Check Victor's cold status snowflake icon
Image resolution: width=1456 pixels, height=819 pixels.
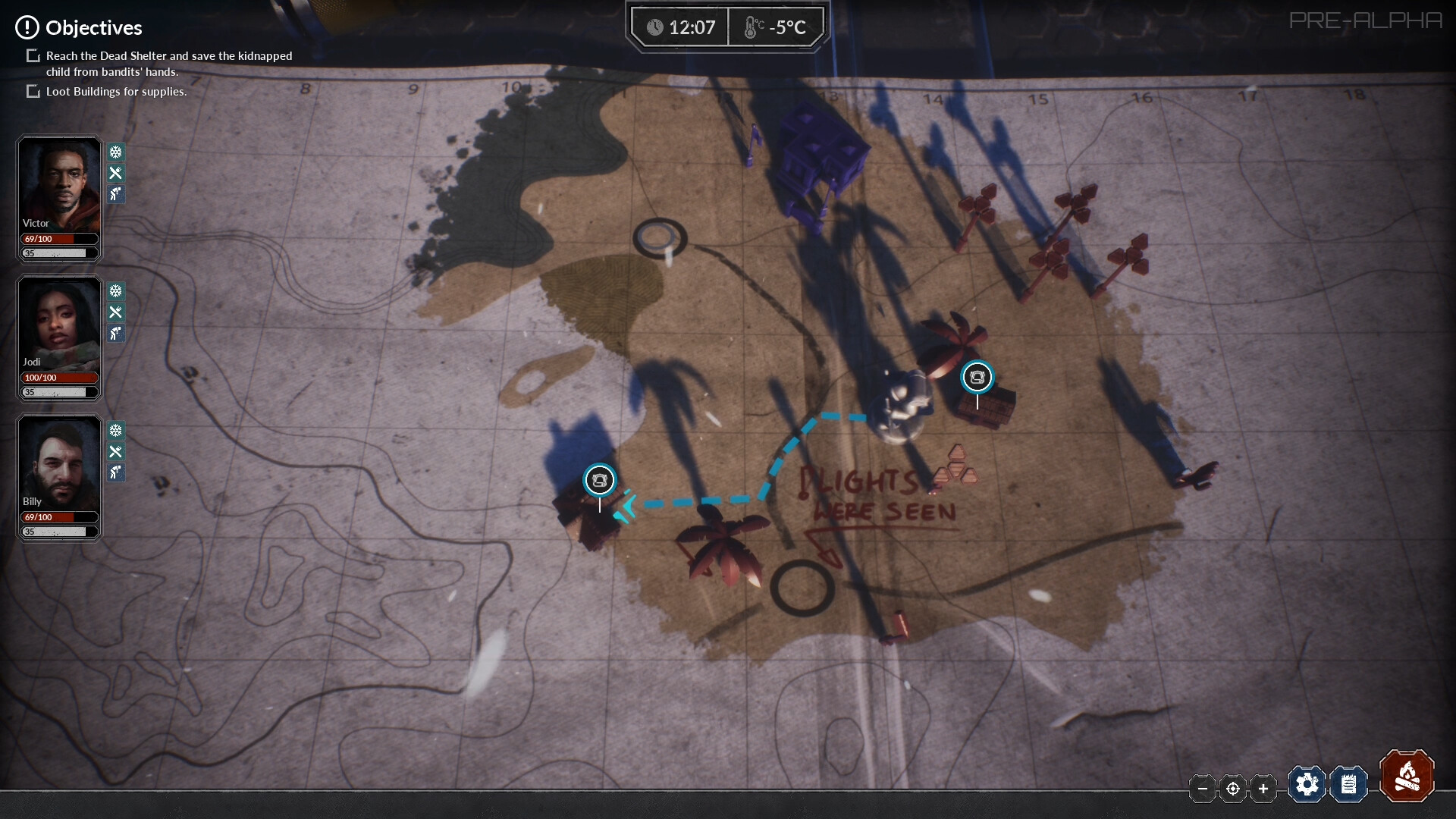pos(115,152)
